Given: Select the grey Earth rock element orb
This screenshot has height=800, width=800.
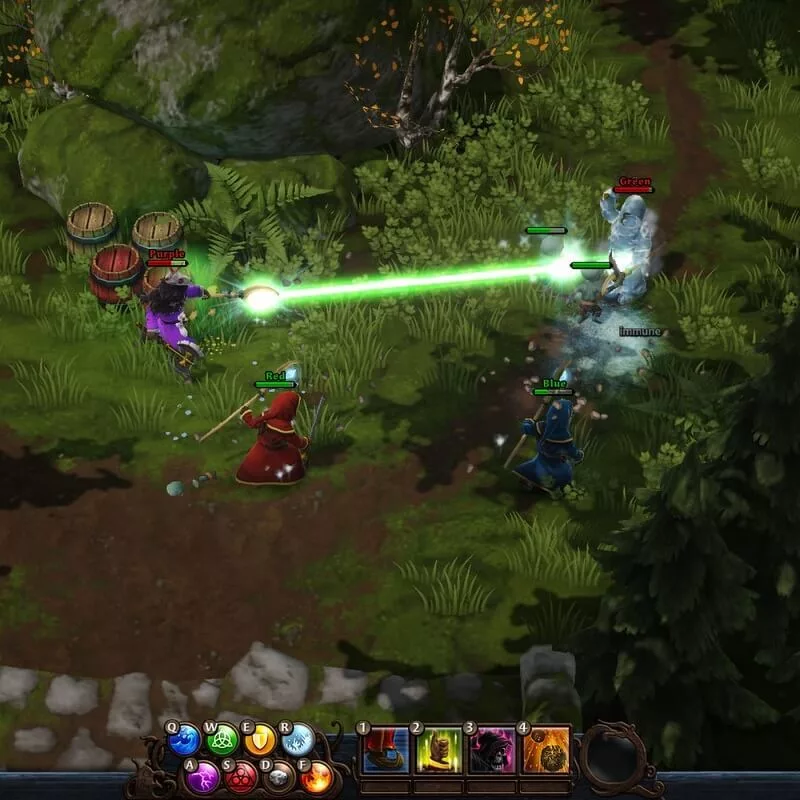Looking at the screenshot, I should pyautogui.click(x=279, y=776).
